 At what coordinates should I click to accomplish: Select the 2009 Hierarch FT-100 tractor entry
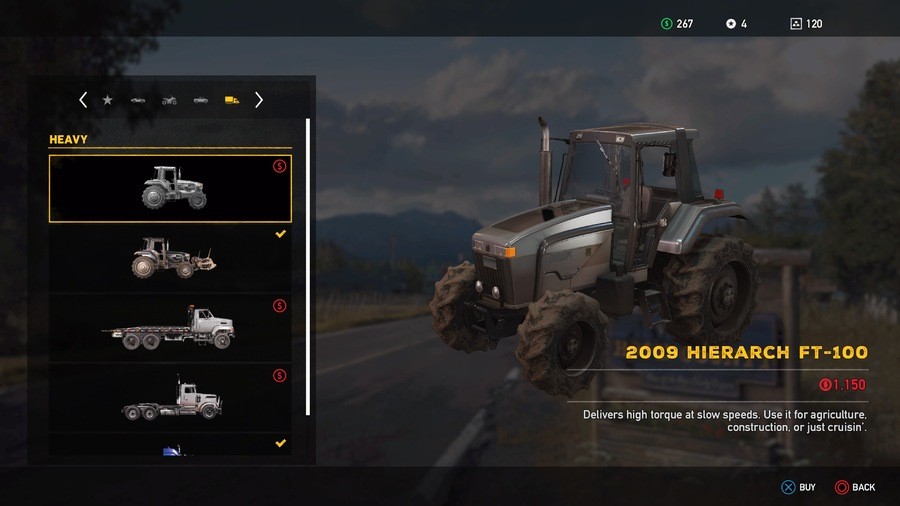click(170, 188)
